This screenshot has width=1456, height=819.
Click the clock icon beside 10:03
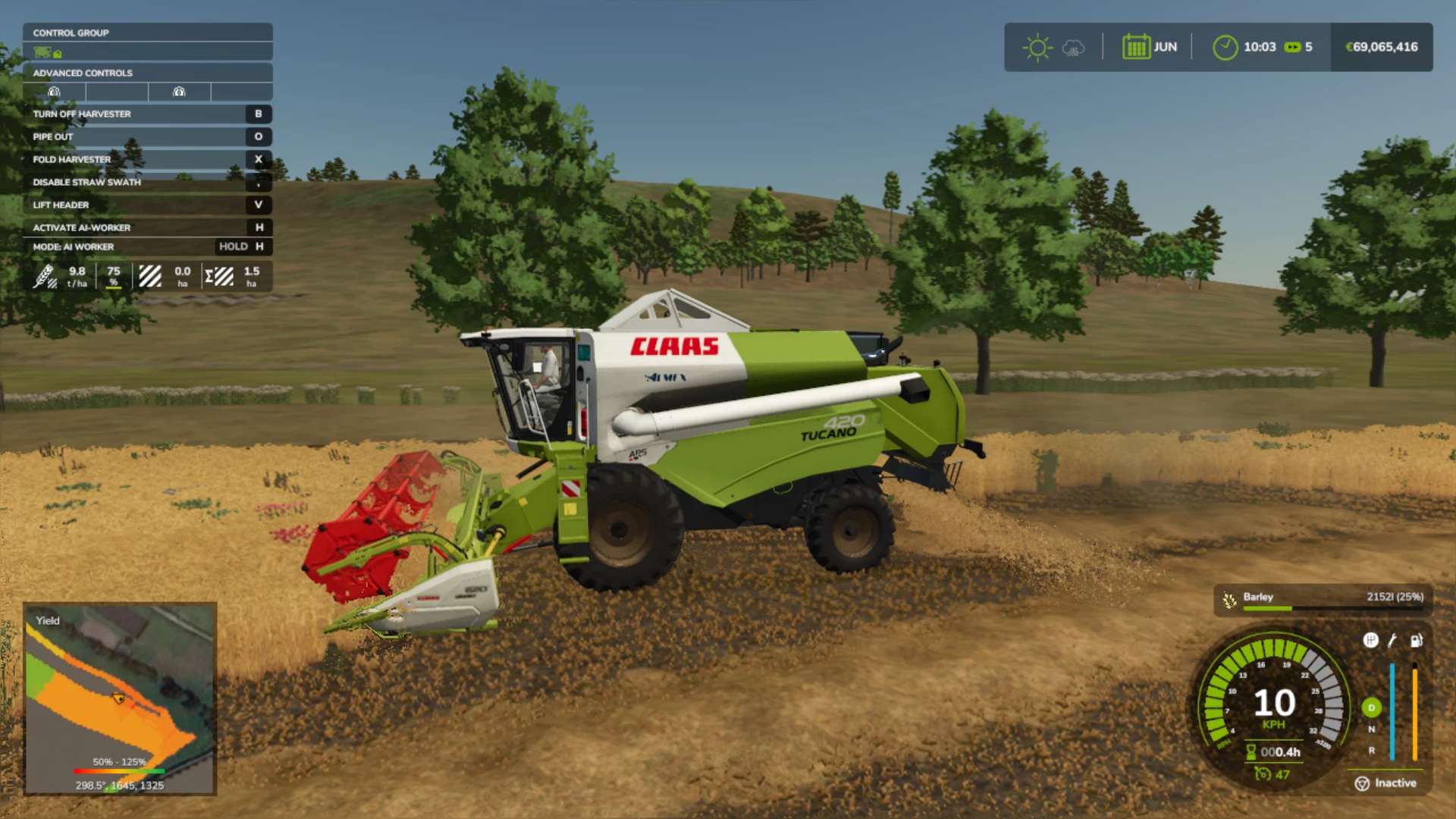(1225, 47)
